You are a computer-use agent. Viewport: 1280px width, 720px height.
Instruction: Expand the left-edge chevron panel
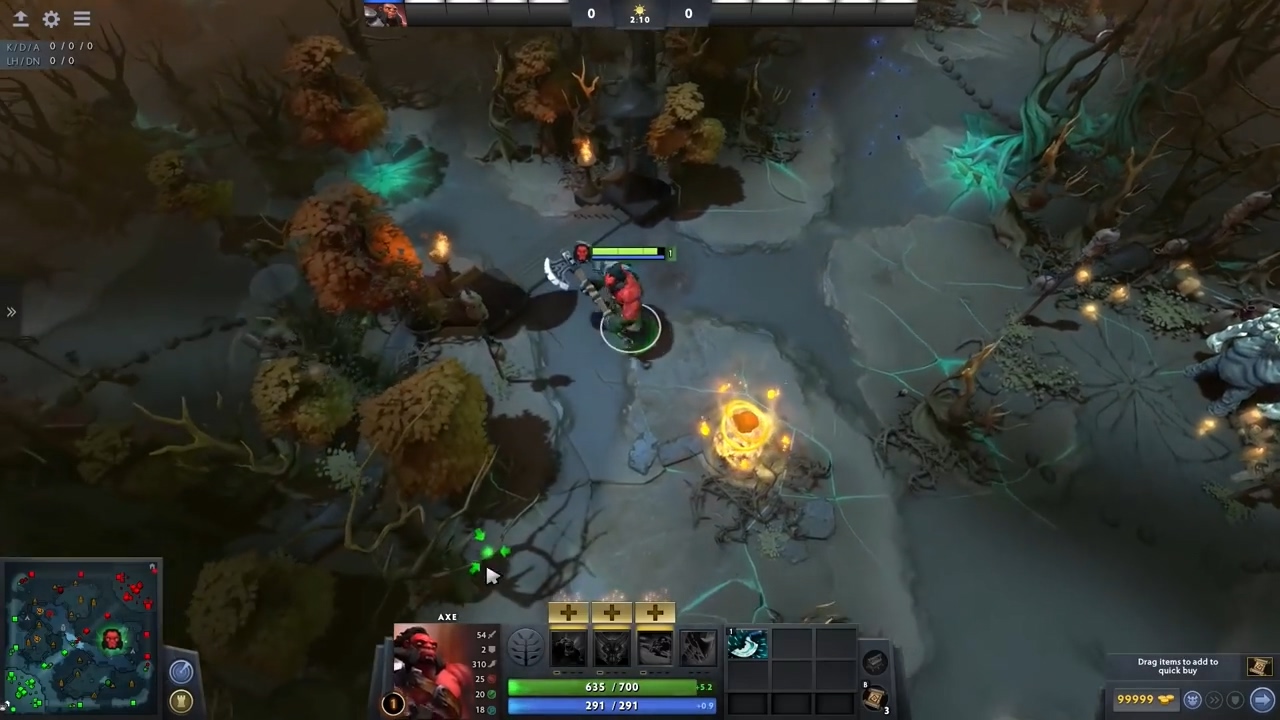(x=12, y=312)
